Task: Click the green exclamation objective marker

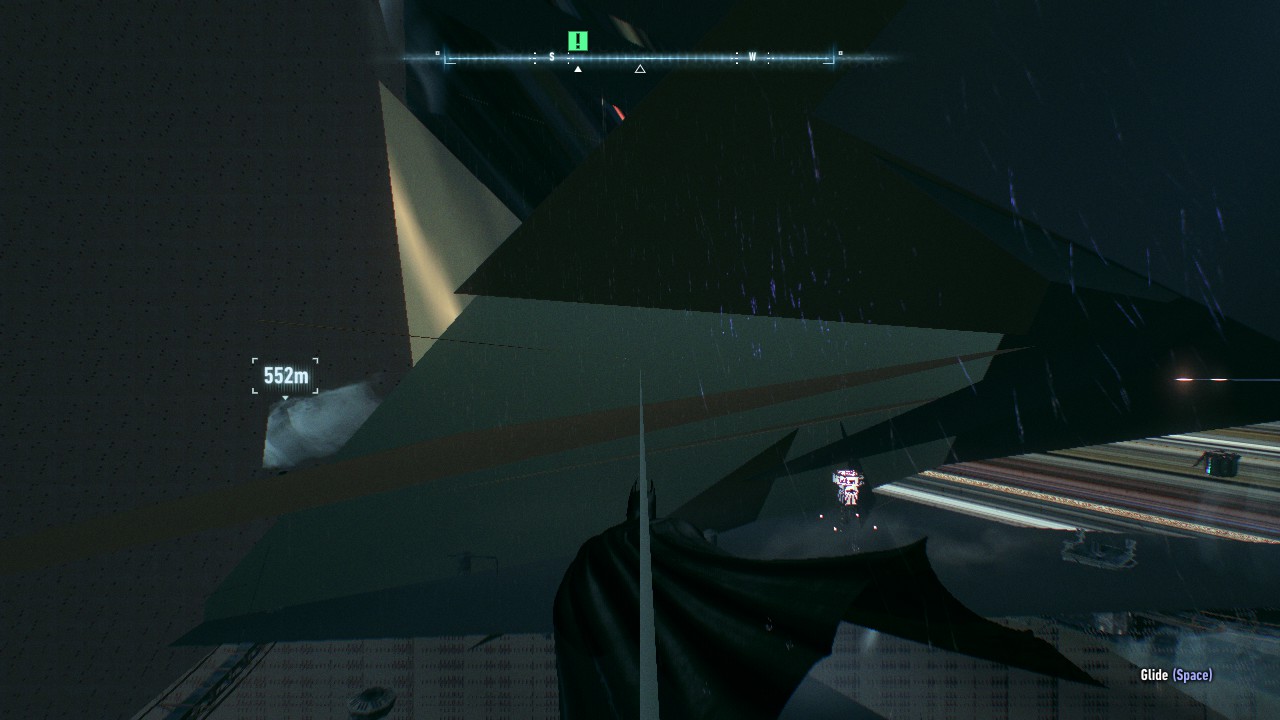Action: pos(578,41)
